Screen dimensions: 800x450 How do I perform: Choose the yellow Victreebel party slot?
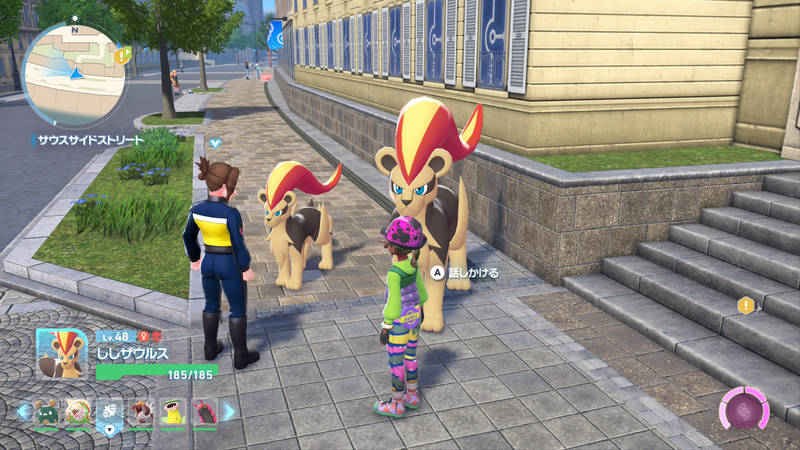[173, 411]
